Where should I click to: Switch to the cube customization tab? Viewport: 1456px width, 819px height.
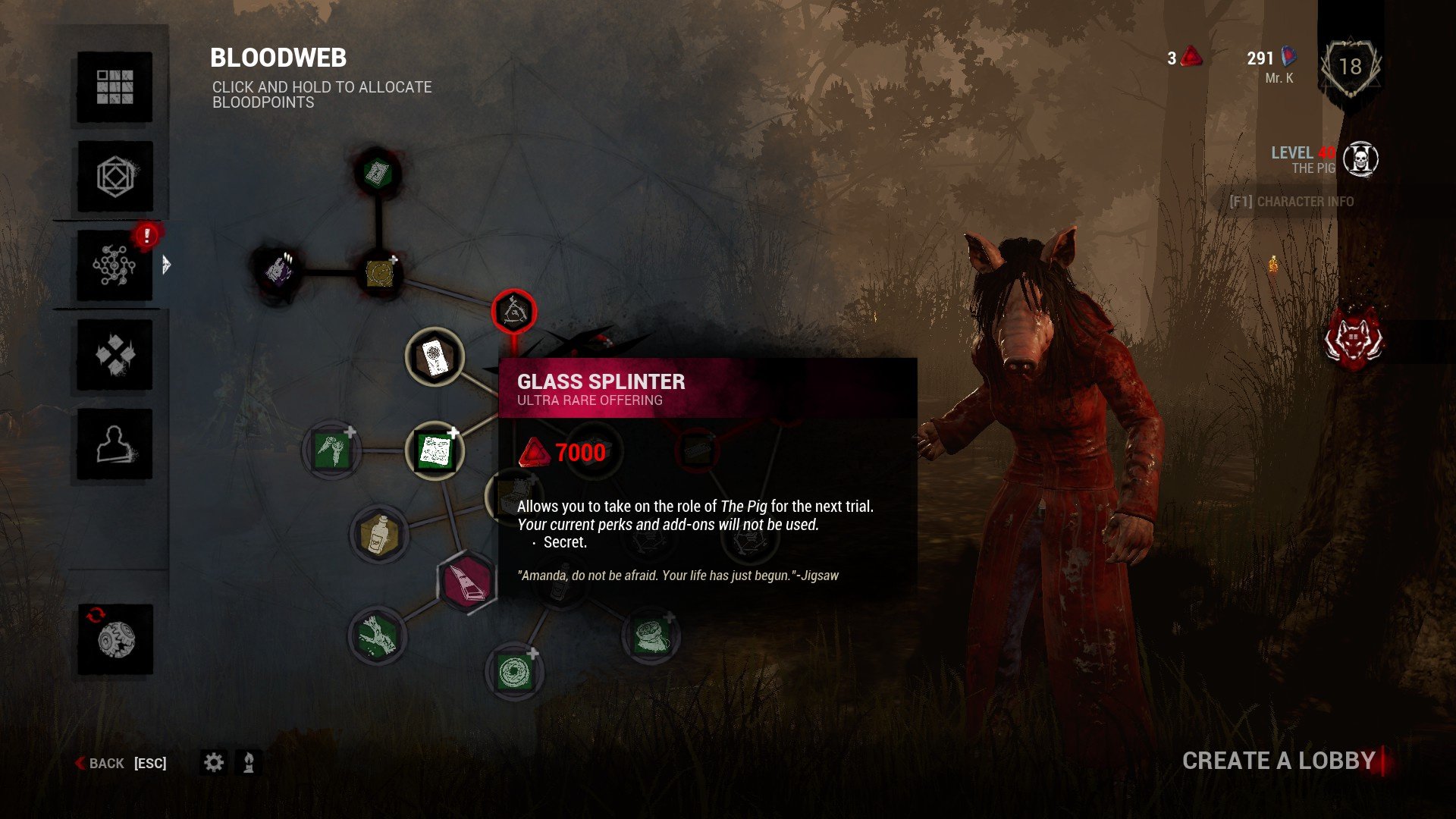[115, 177]
